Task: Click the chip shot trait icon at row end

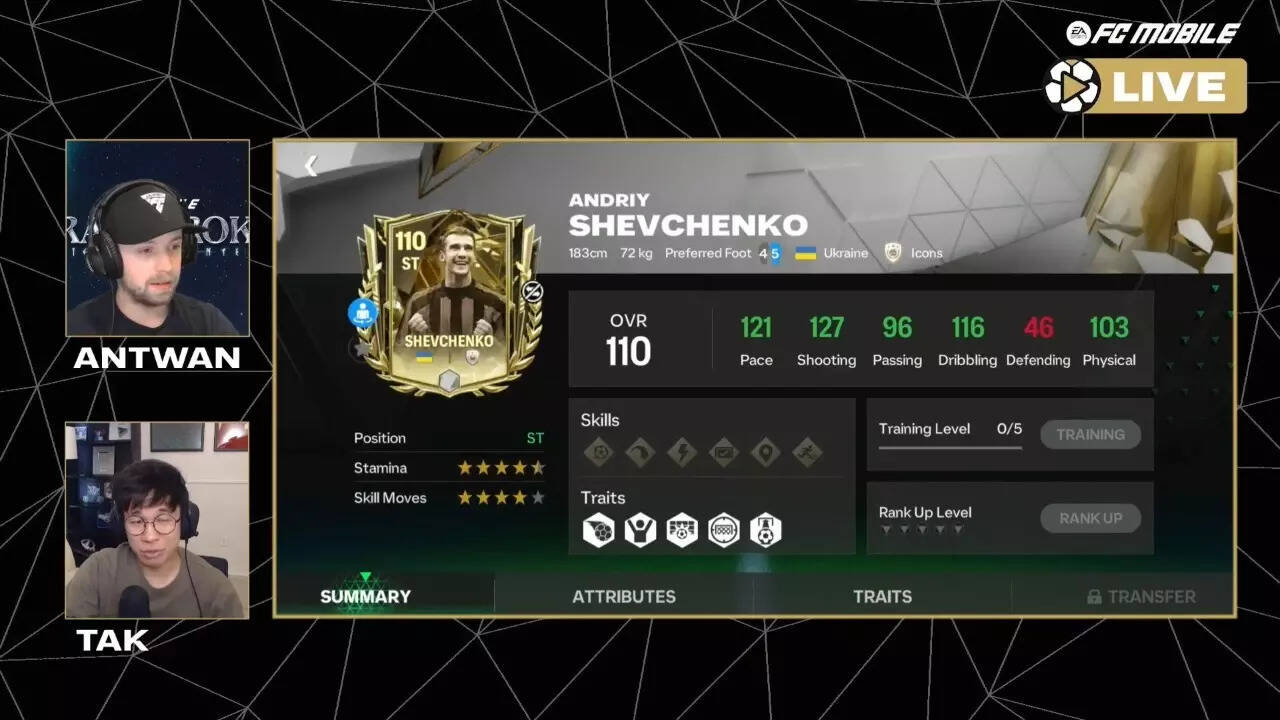Action: [x=766, y=528]
